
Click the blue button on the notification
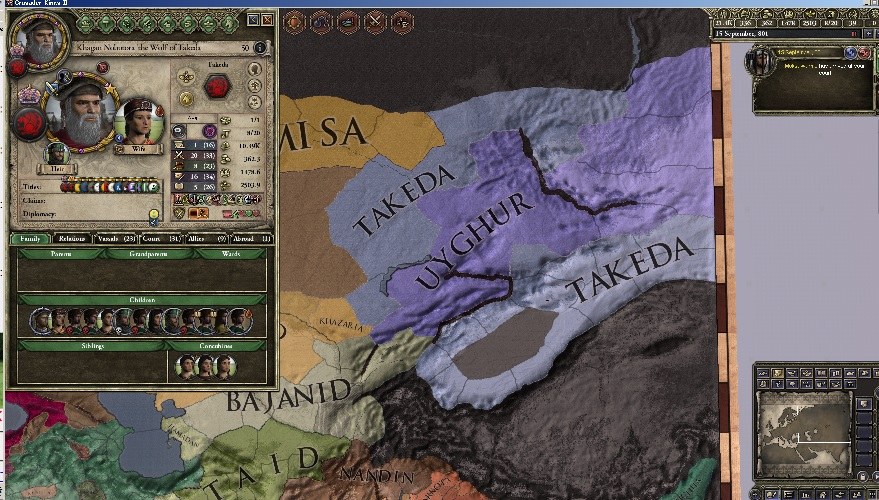point(851,52)
